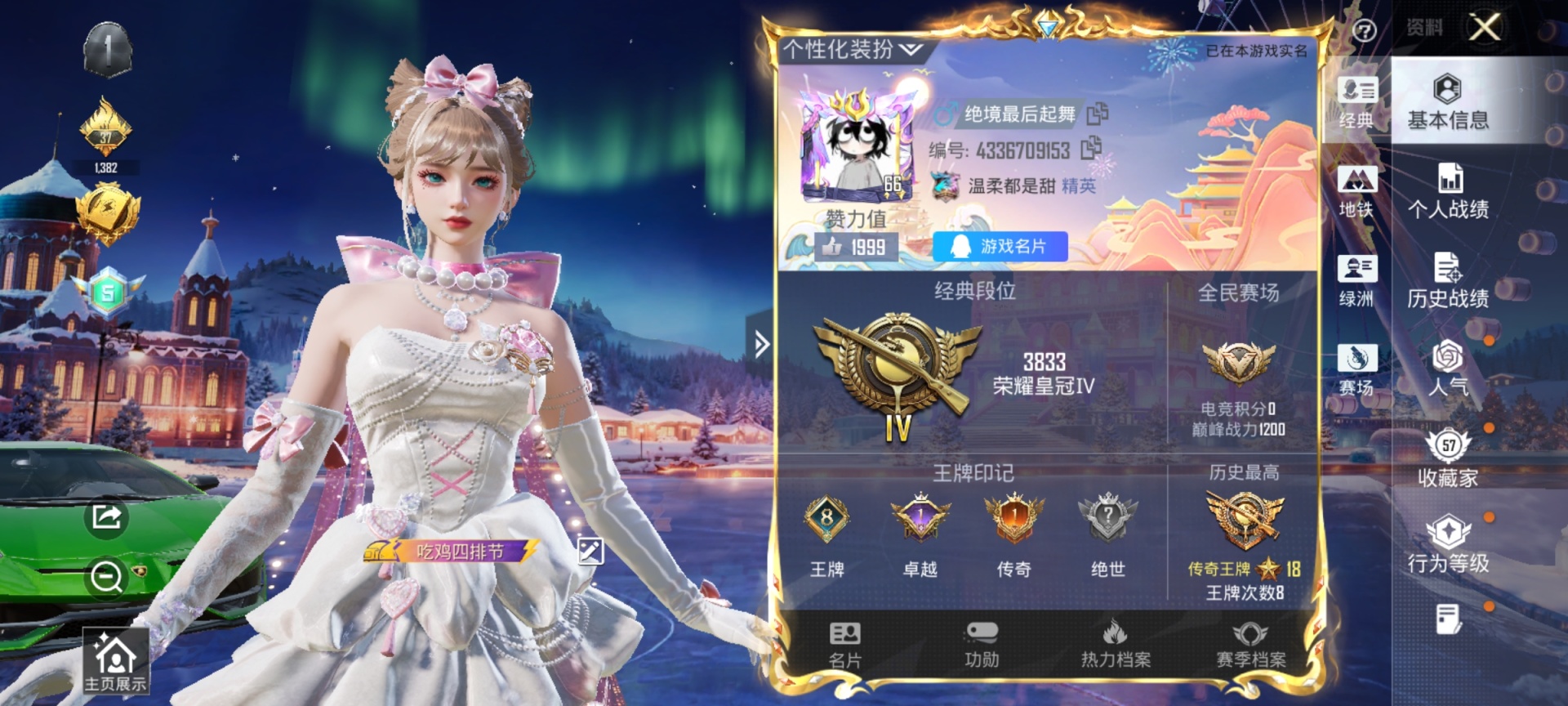
Task: Close the profile with the X button
Action: (x=1484, y=28)
